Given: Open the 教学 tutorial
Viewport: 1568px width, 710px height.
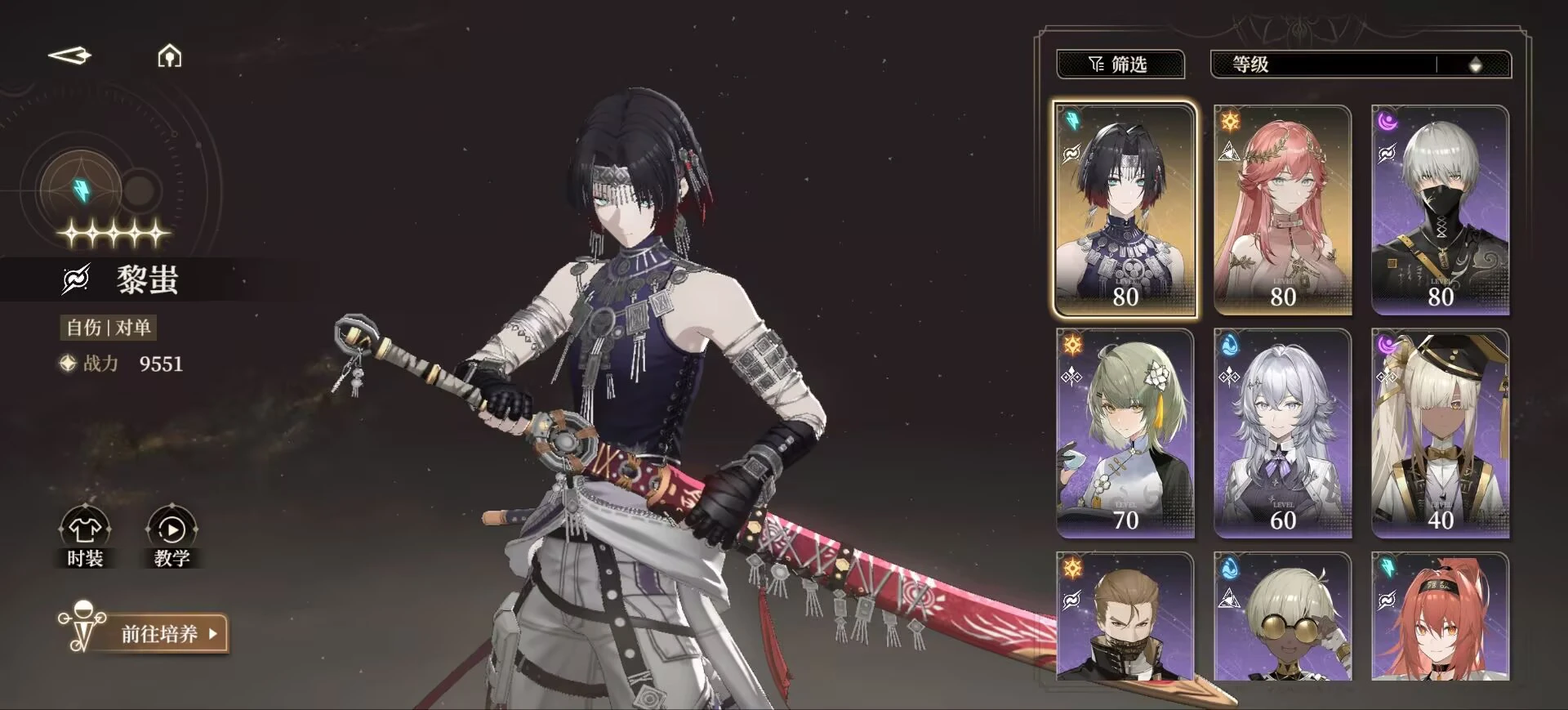Looking at the screenshot, I should (171, 538).
